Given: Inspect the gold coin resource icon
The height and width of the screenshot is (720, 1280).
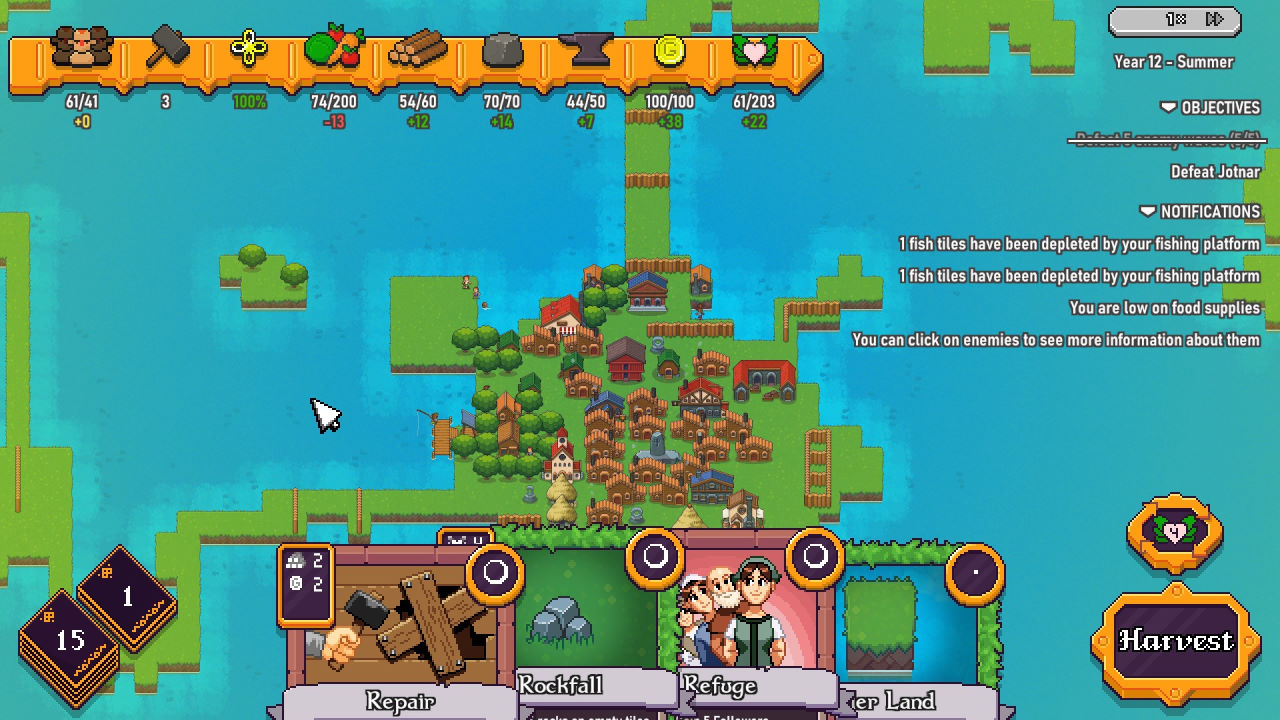Looking at the screenshot, I should point(669,49).
